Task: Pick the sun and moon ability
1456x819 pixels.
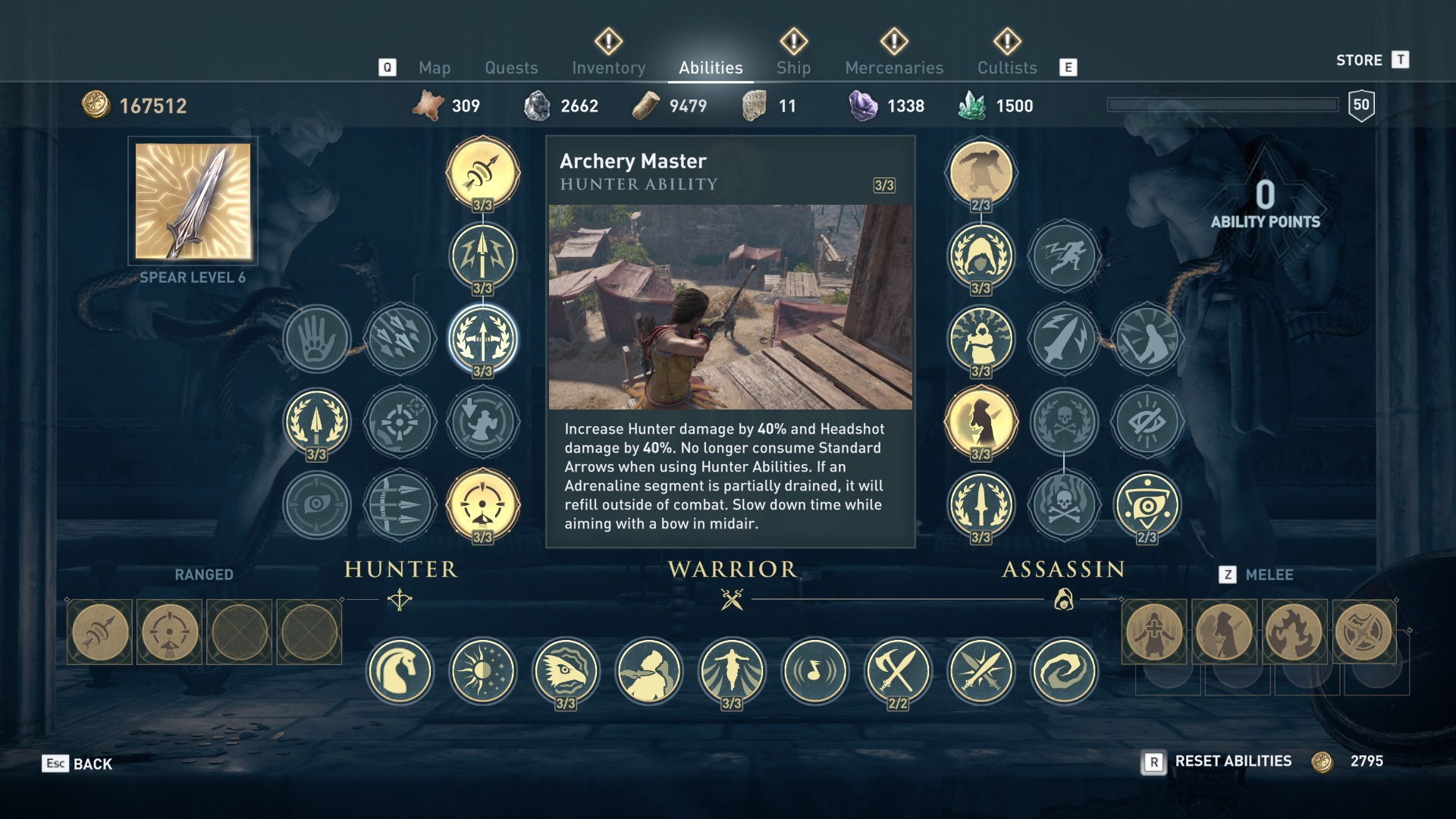Action: pyautogui.click(x=482, y=671)
